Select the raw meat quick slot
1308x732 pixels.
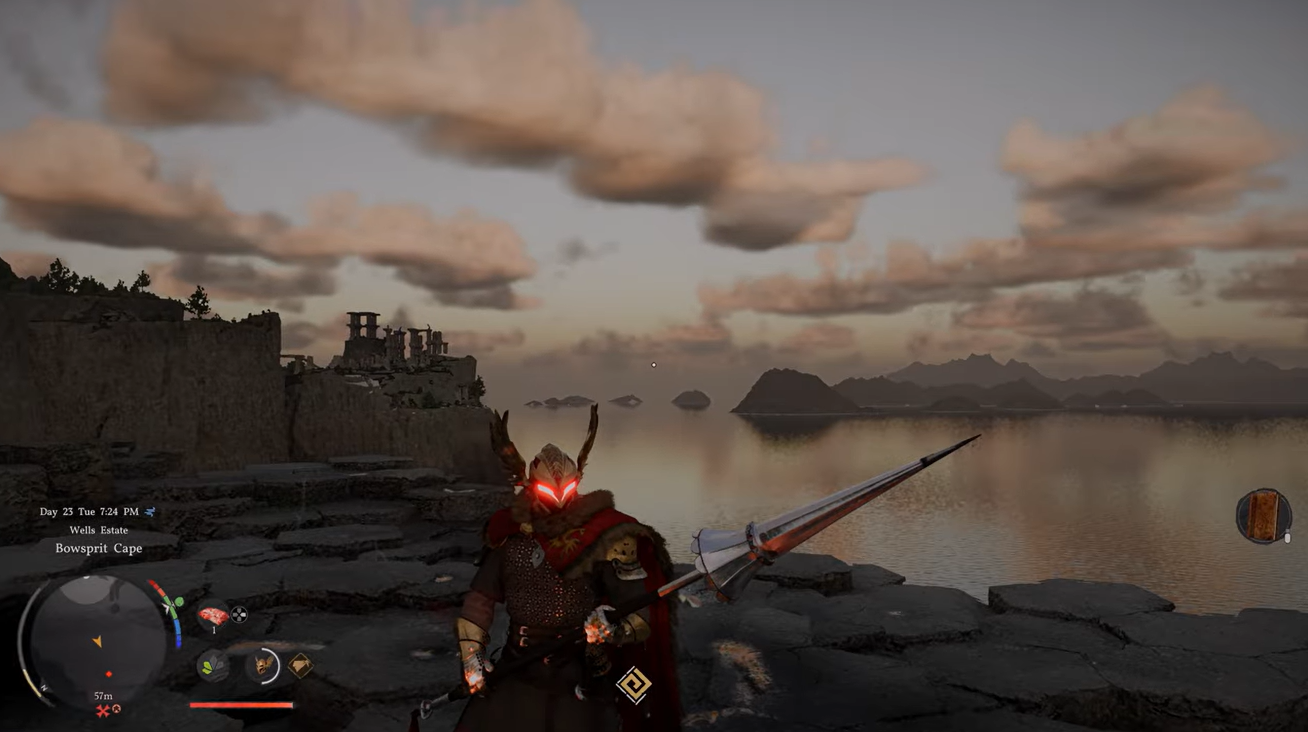212,616
